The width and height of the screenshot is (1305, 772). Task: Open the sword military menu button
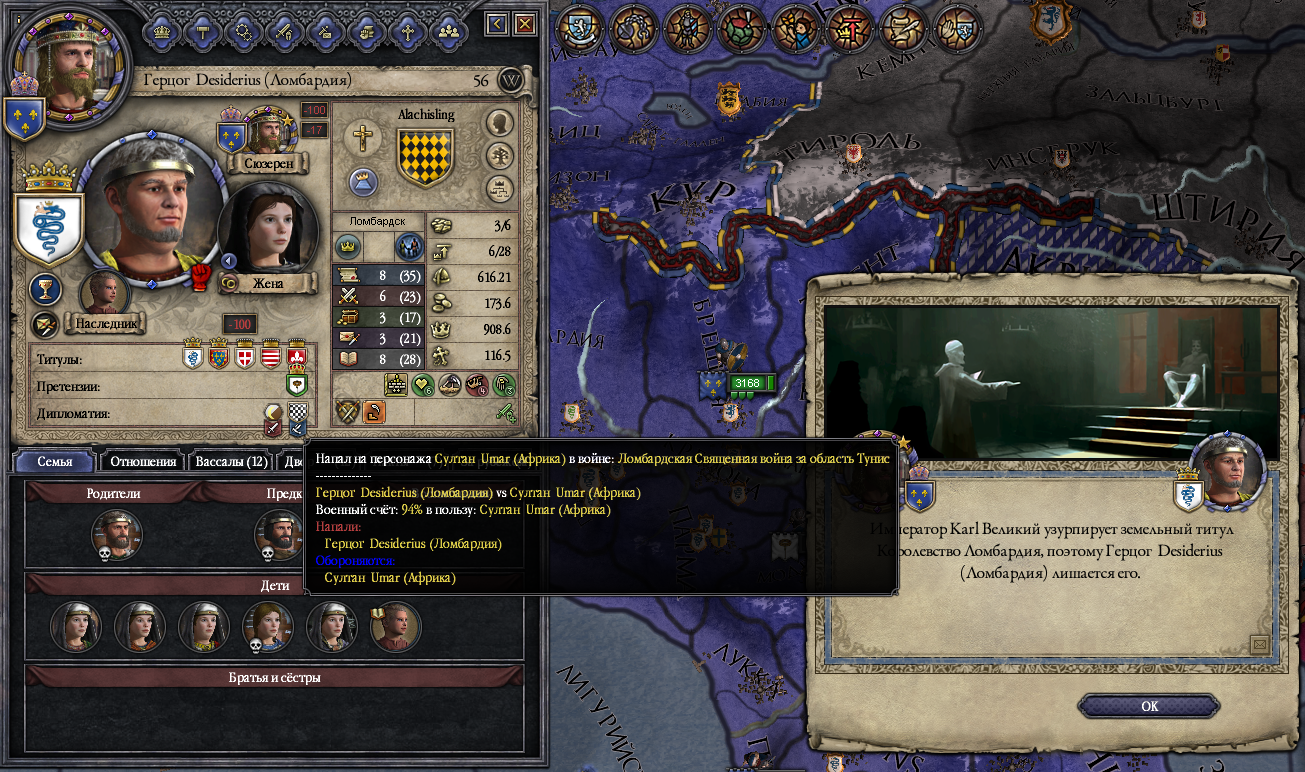coord(284,30)
